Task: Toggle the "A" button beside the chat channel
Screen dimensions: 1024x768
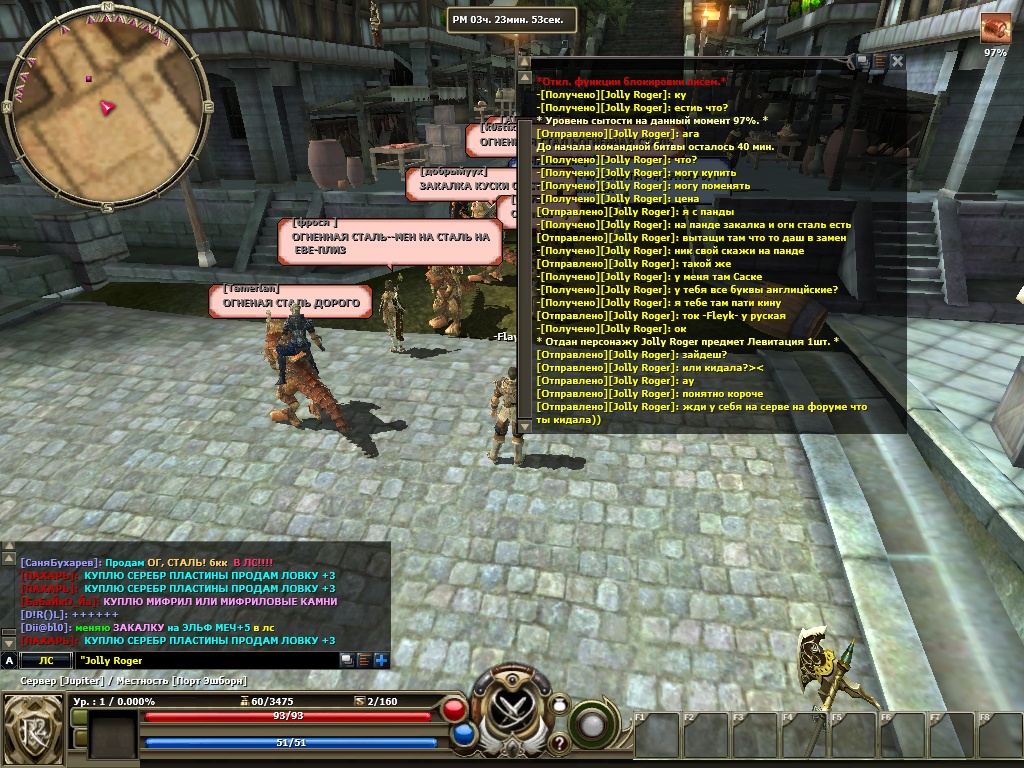Action: [9, 660]
